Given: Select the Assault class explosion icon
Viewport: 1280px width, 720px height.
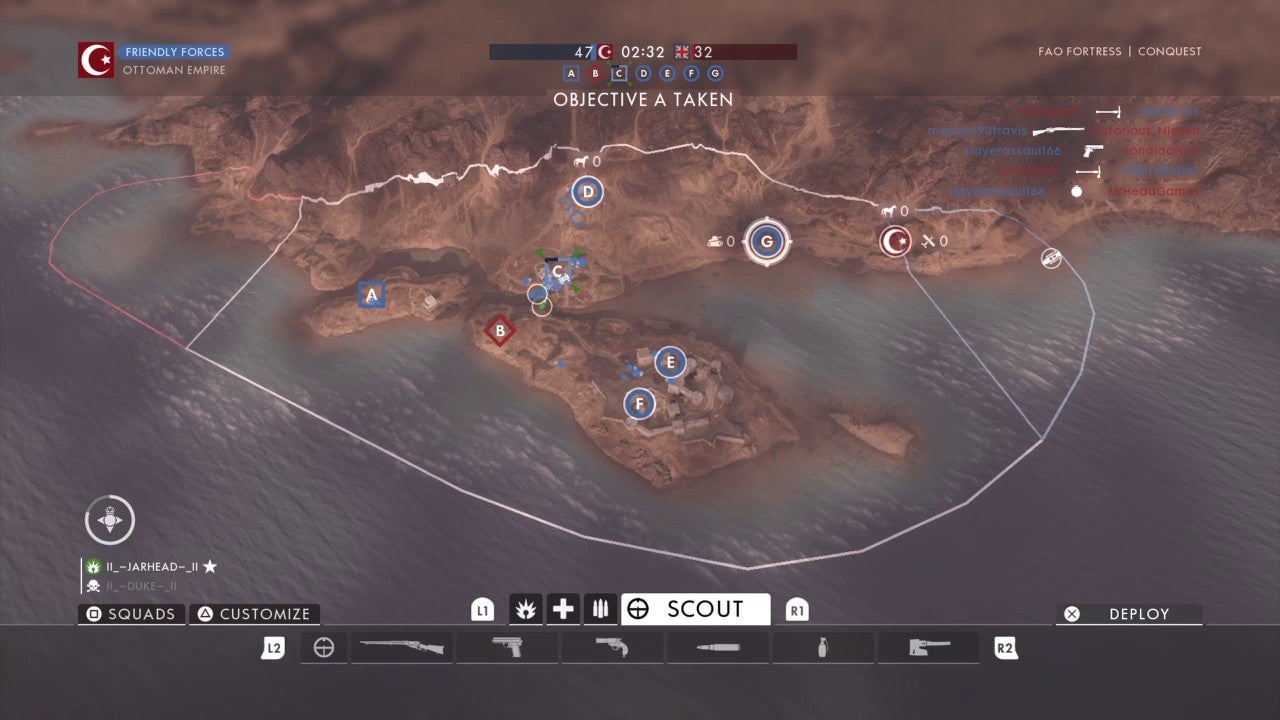Looking at the screenshot, I should pyautogui.click(x=526, y=609).
